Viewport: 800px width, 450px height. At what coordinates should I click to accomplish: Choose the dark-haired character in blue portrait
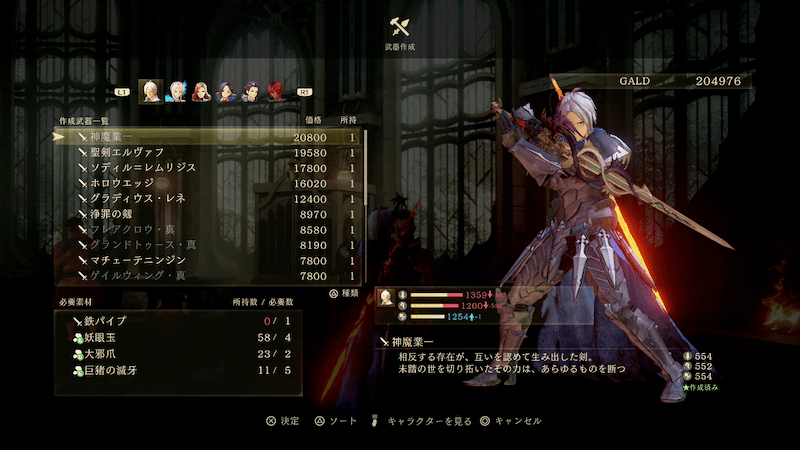(x=225, y=91)
